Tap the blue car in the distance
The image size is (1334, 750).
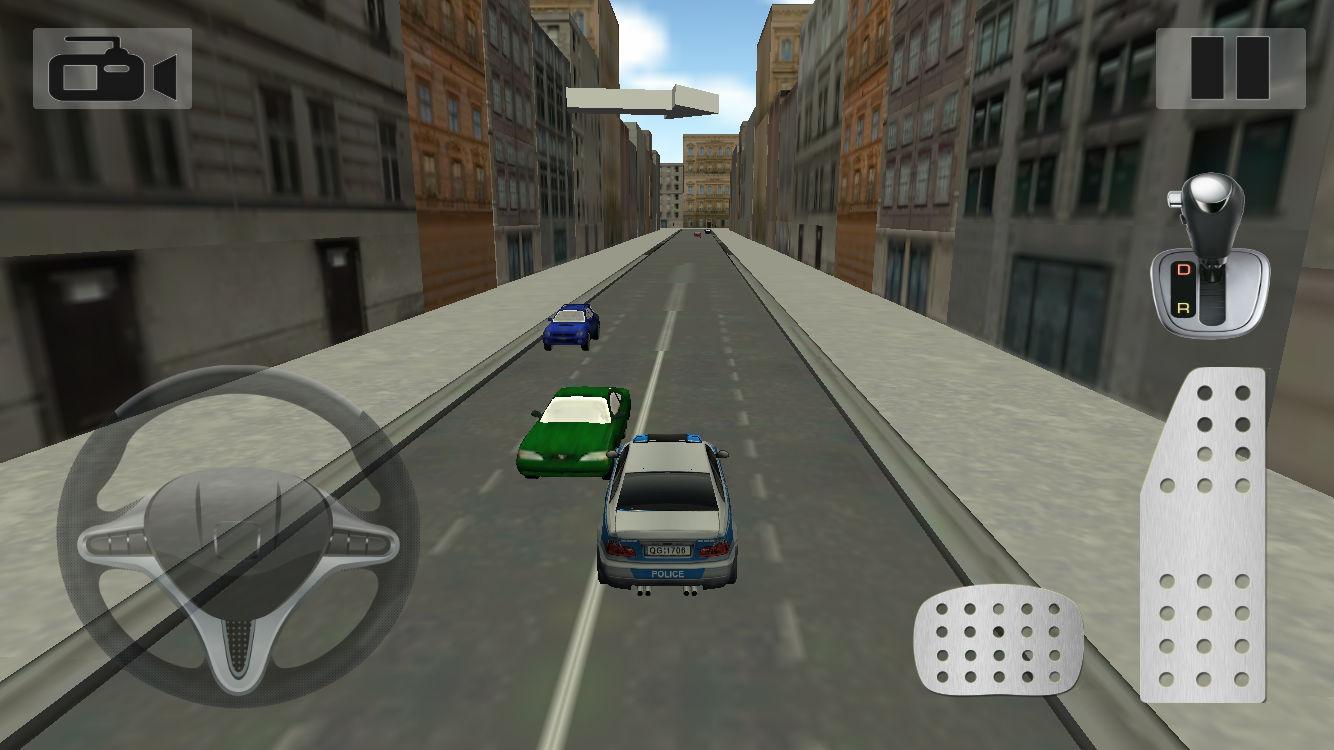[x=568, y=328]
